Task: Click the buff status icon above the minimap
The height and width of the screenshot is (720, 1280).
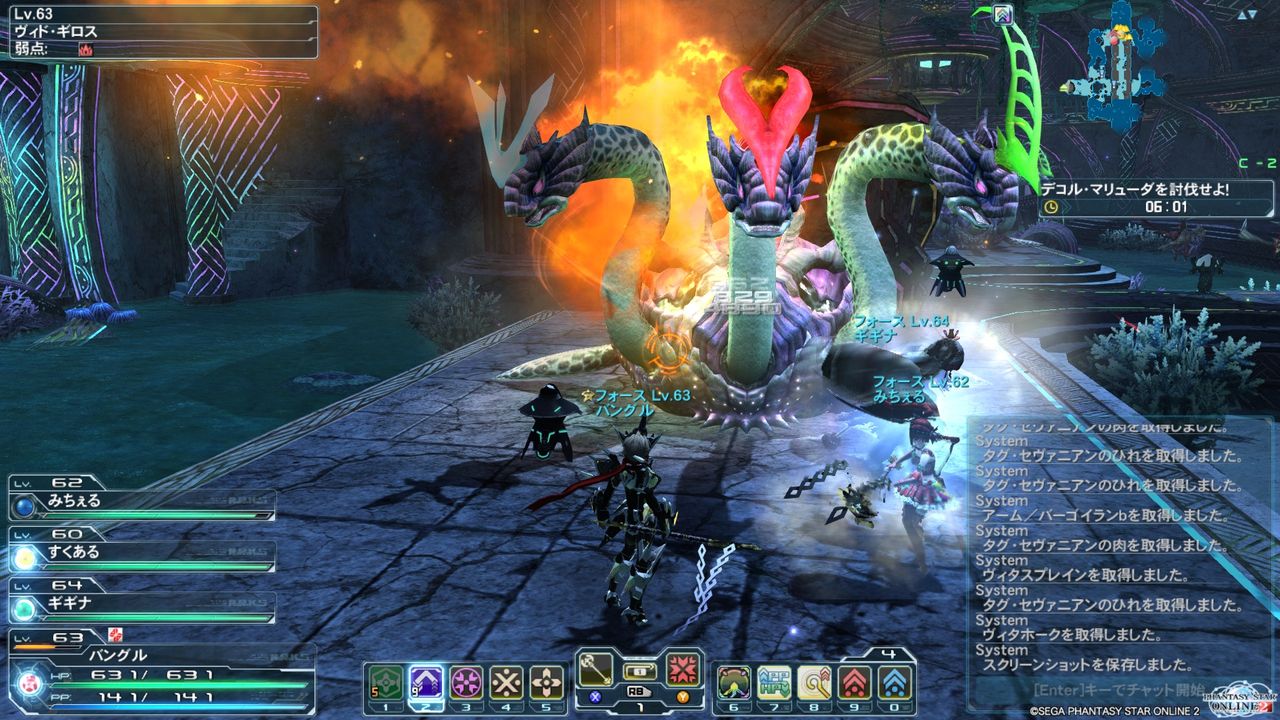Action: [x=1004, y=14]
